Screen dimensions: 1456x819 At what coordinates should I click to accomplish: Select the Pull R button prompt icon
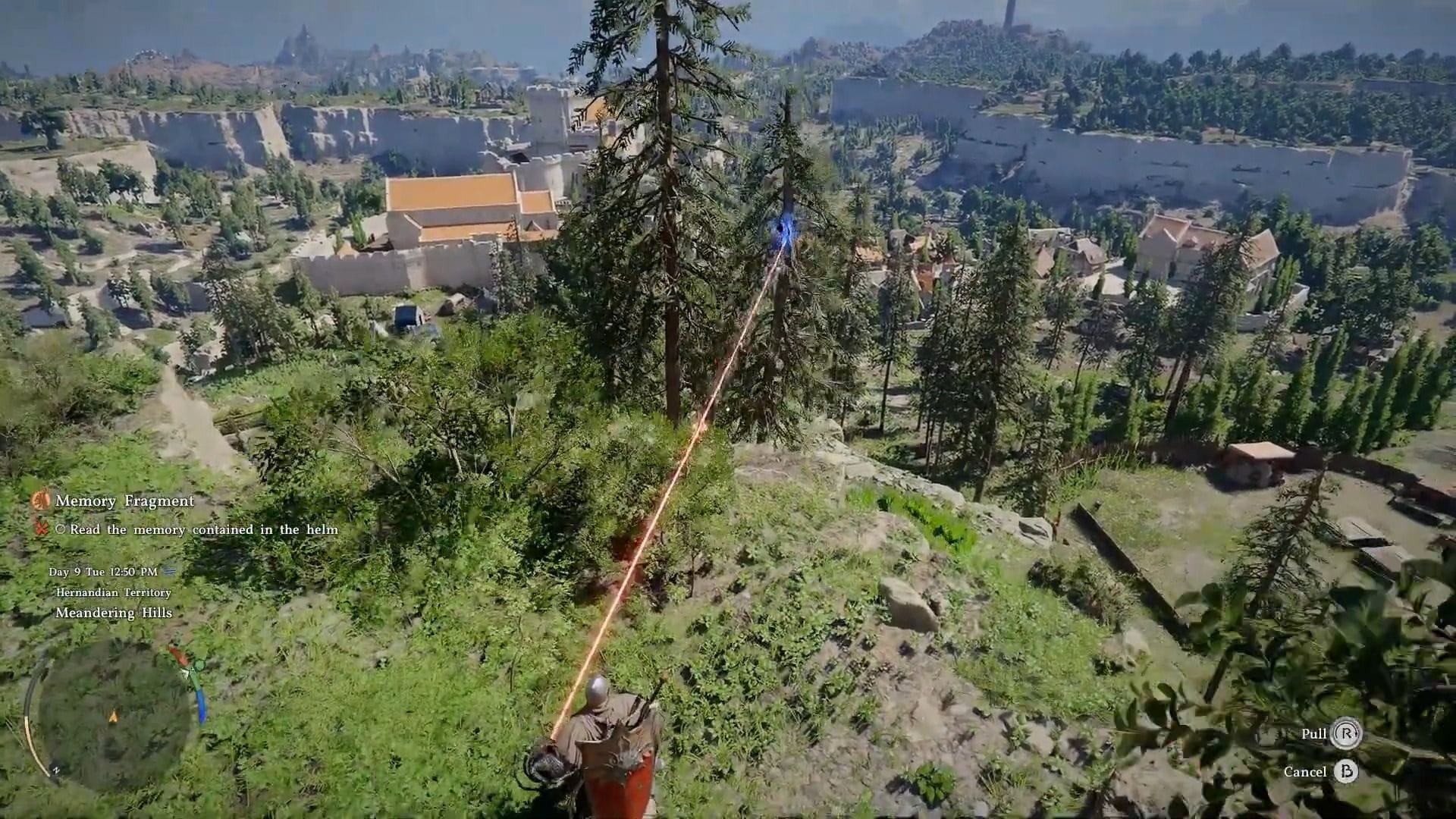point(1348,733)
